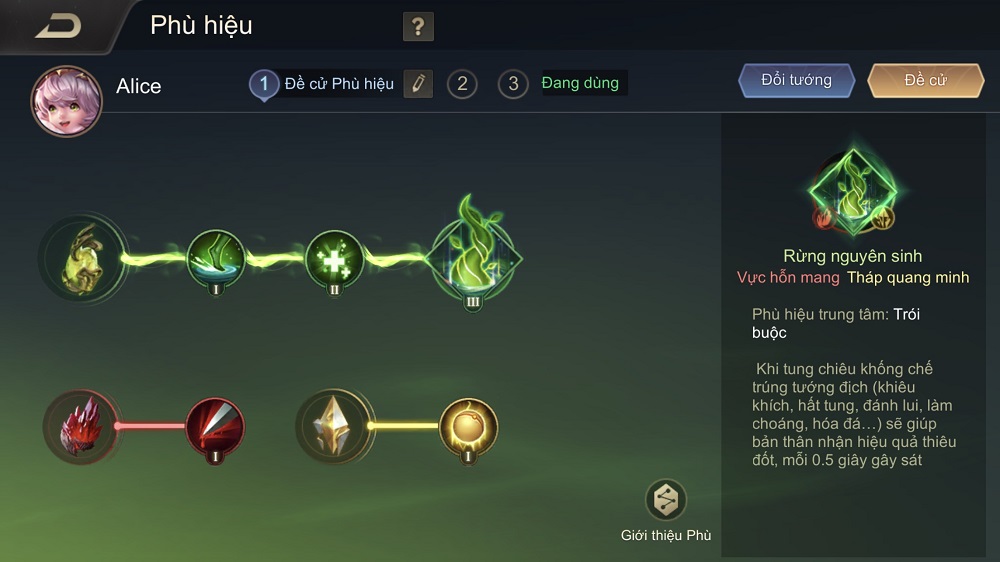
Task: Open the question mark help button
Action: 418,27
